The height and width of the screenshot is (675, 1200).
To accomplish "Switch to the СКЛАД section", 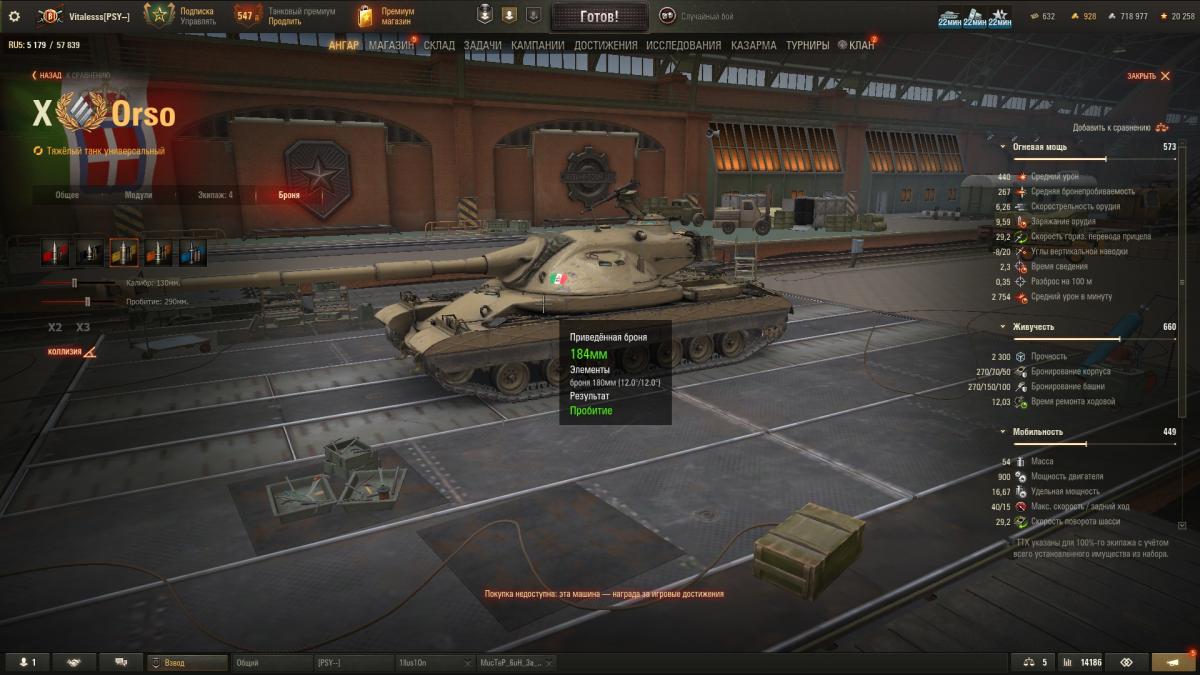I will pyautogui.click(x=440, y=46).
